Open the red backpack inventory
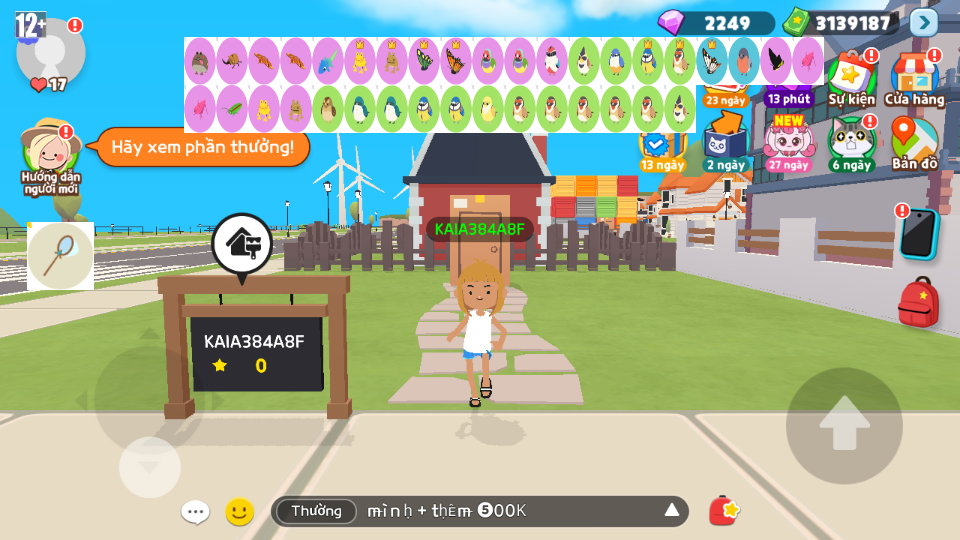The width and height of the screenshot is (960, 540). [918, 302]
